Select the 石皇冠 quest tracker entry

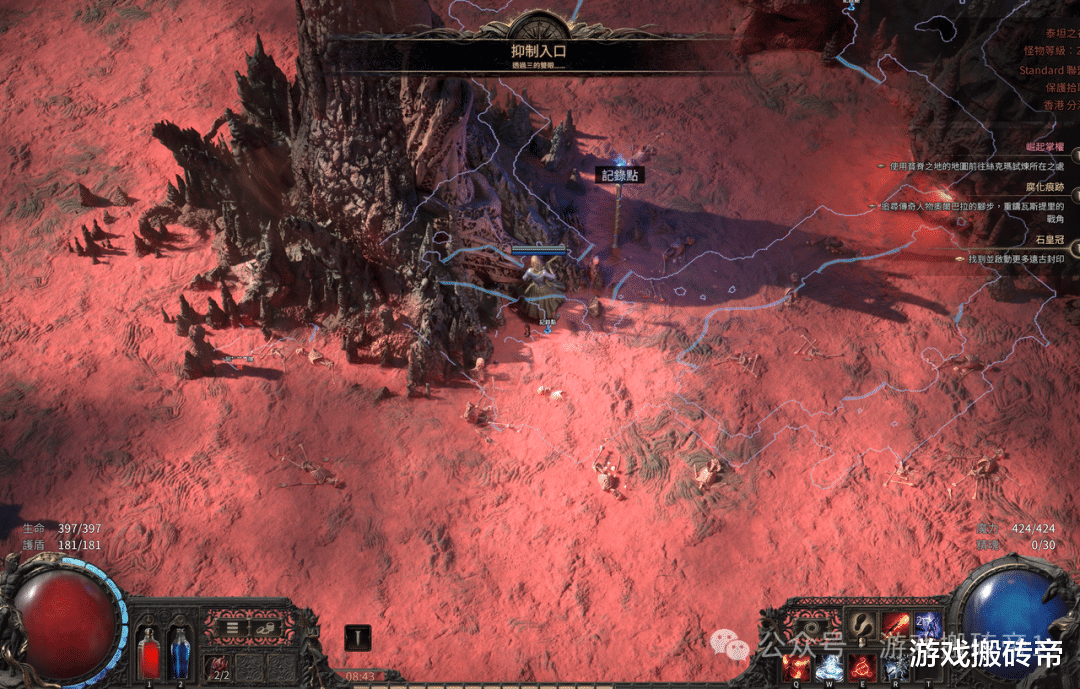(x=1046, y=240)
